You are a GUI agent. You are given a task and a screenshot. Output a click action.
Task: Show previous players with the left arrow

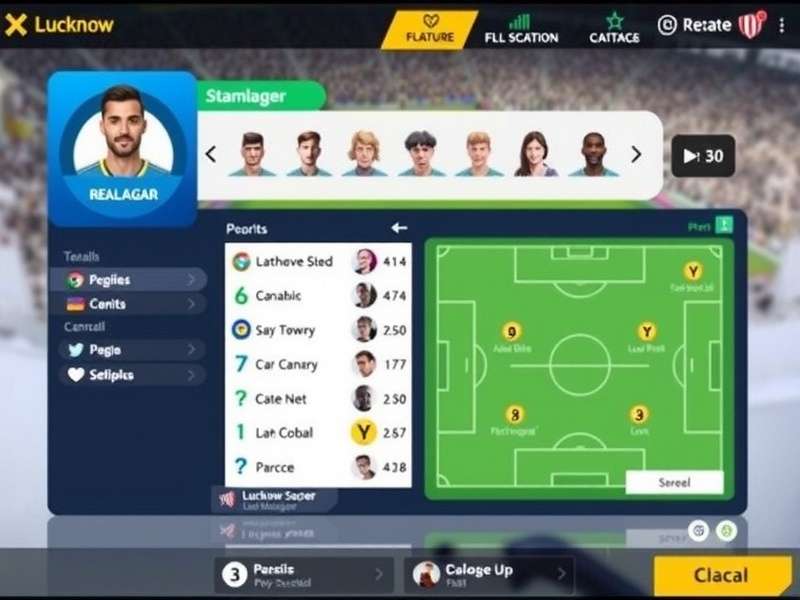coord(211,155)
